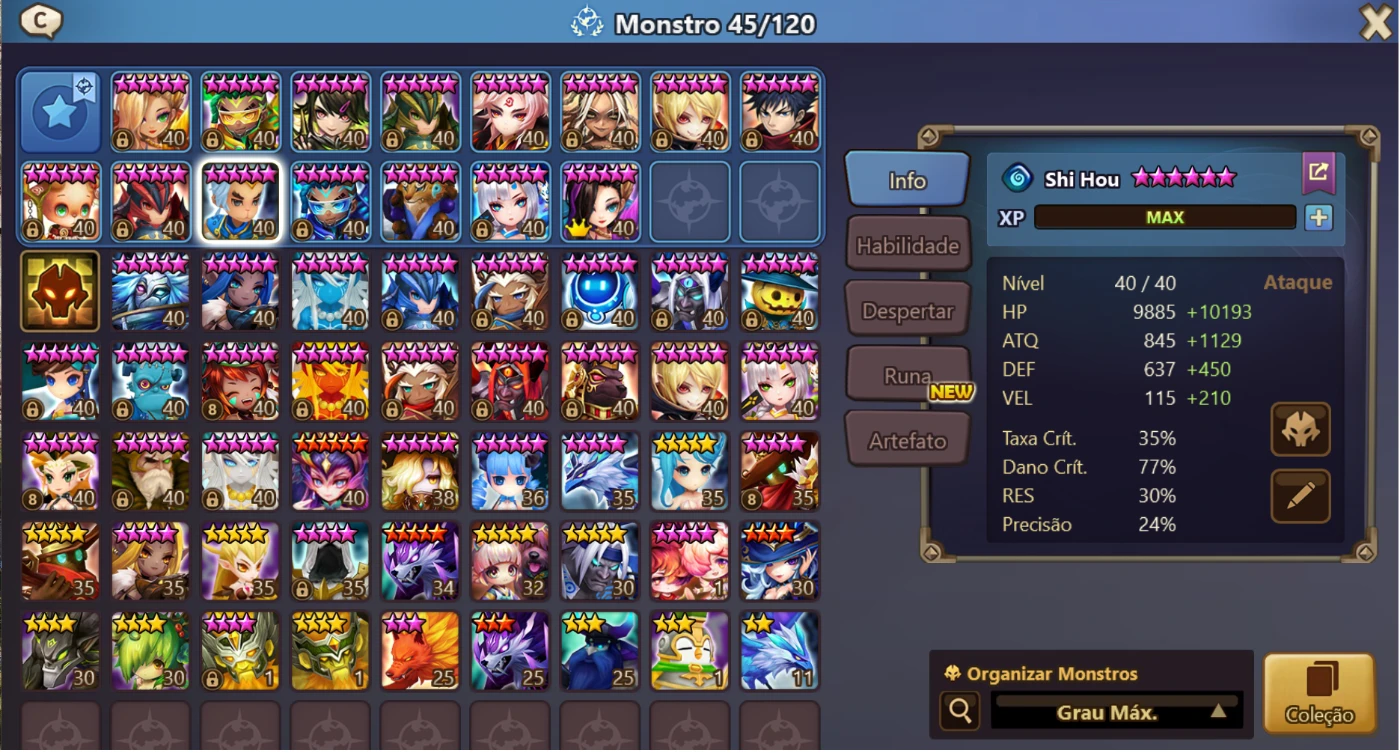This screenshot has width=1400, height=753.
Task: Switch to the Habilidade tab
Action: tap(907, 243)
